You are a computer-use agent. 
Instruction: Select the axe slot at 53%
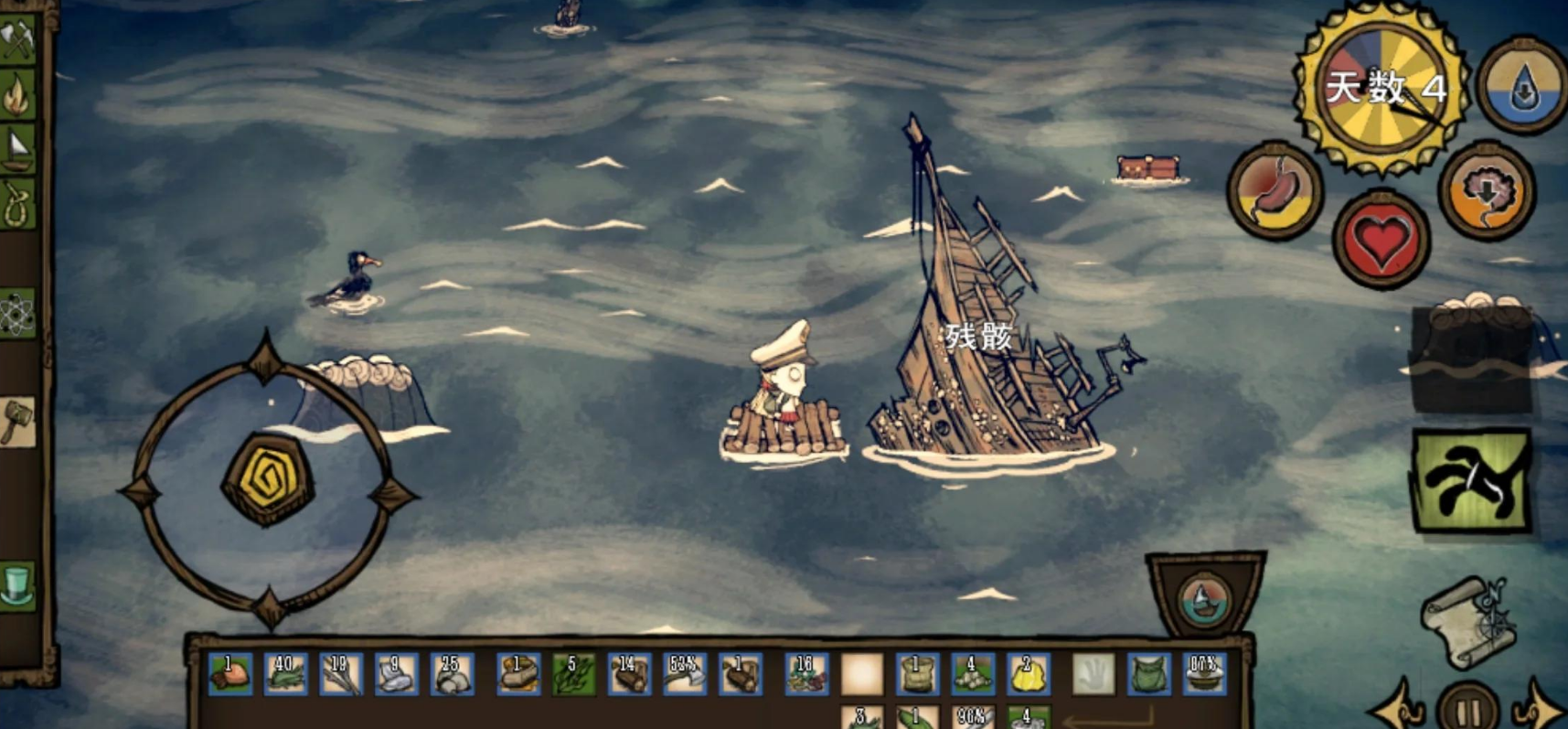click(x=684, y=675)
